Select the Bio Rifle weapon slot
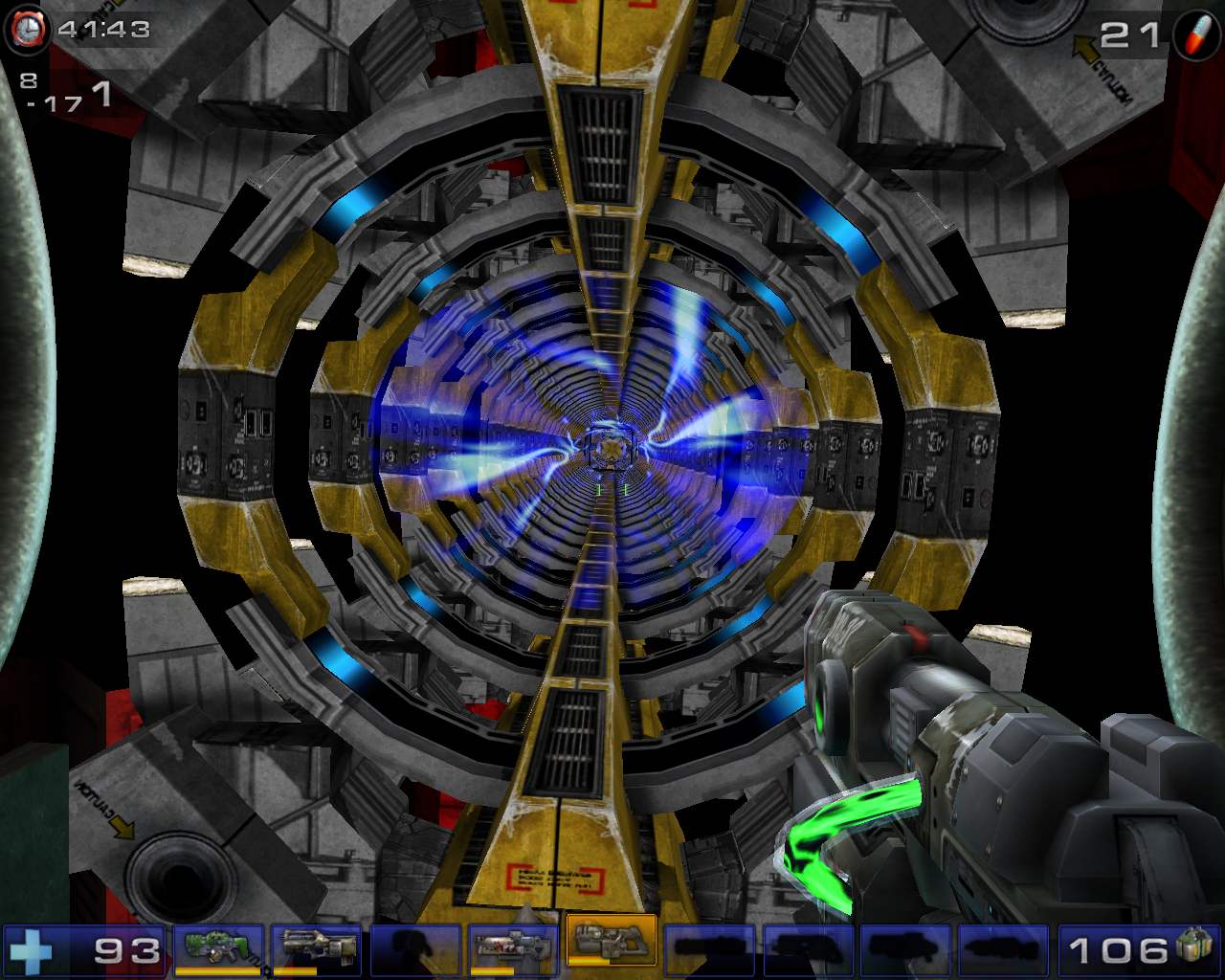The width and height of the screenshot is (1225, 980). click(216, 949)
